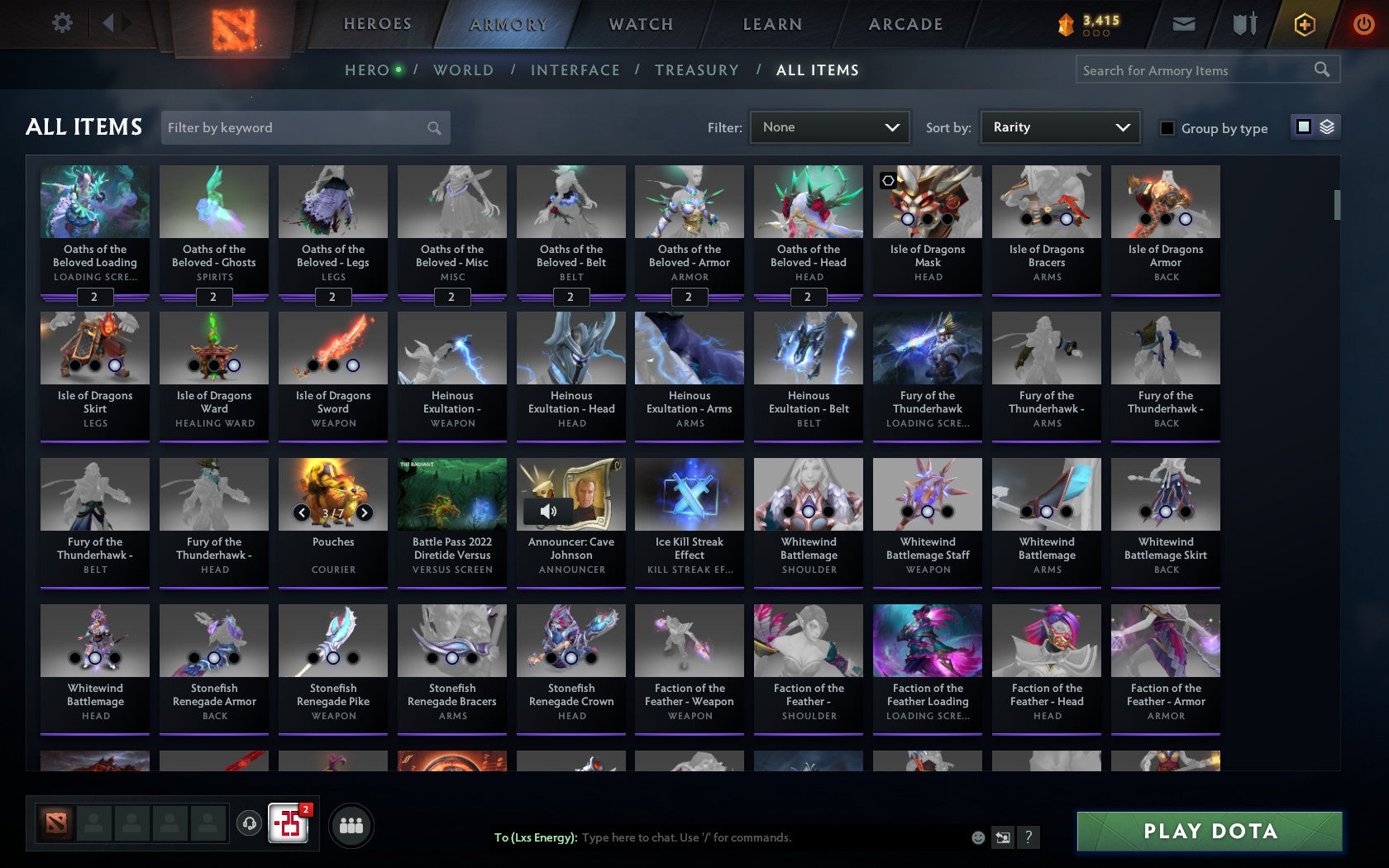Open the mail envelope icon

pyautogui.click(x=1184, y=24)
